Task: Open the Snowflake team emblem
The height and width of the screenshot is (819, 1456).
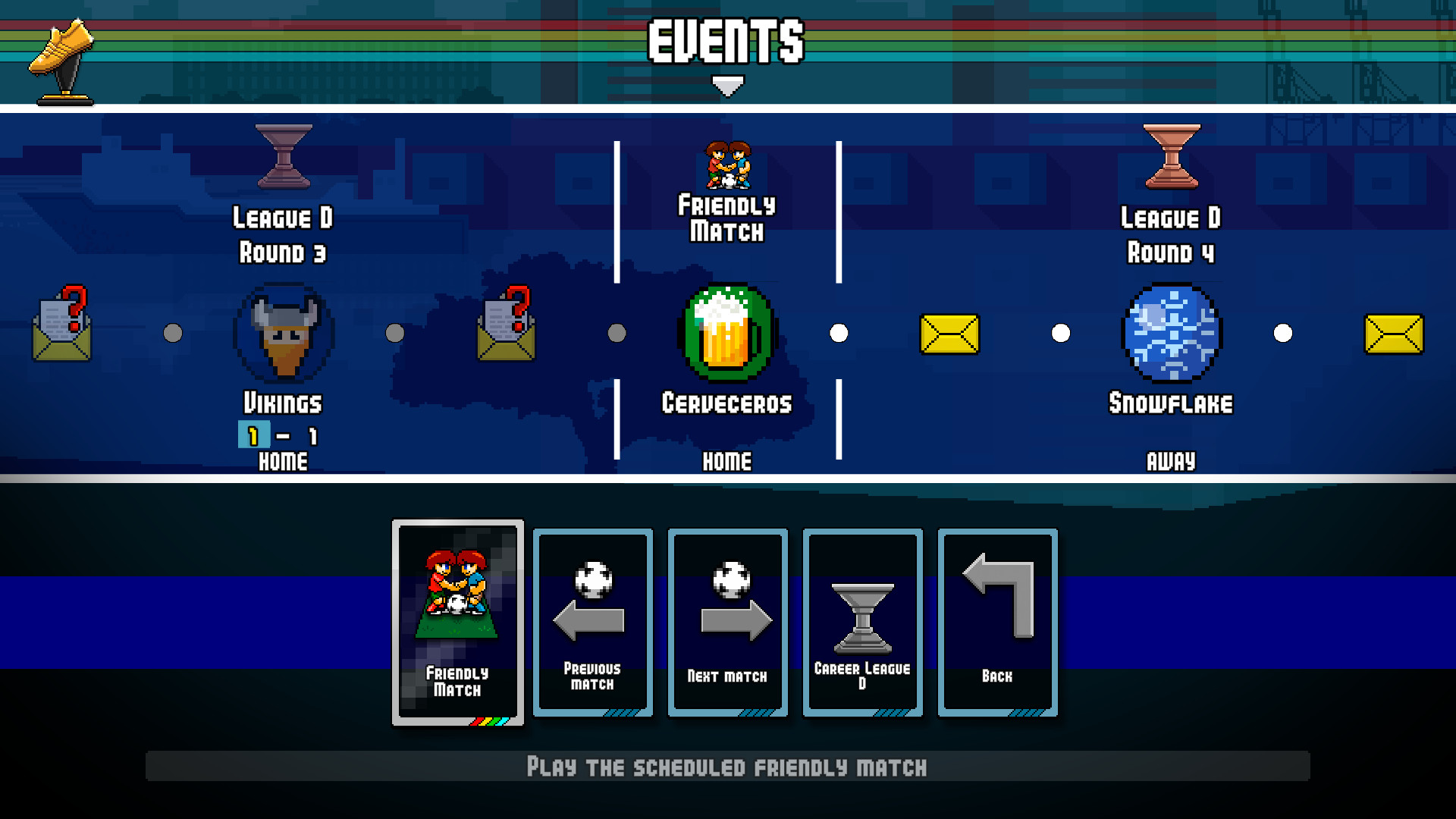Action: click(1172, 331)
